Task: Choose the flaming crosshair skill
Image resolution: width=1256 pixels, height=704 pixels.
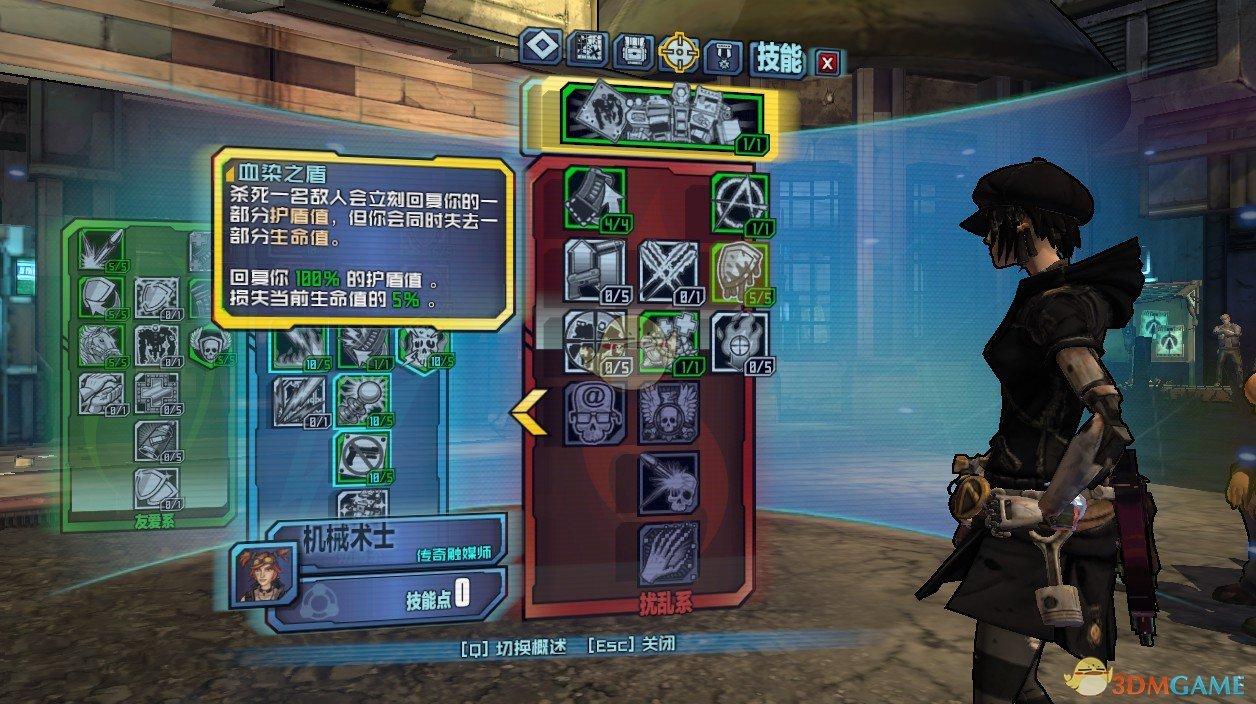Action: pyautogui.click(x=740, y=341)
